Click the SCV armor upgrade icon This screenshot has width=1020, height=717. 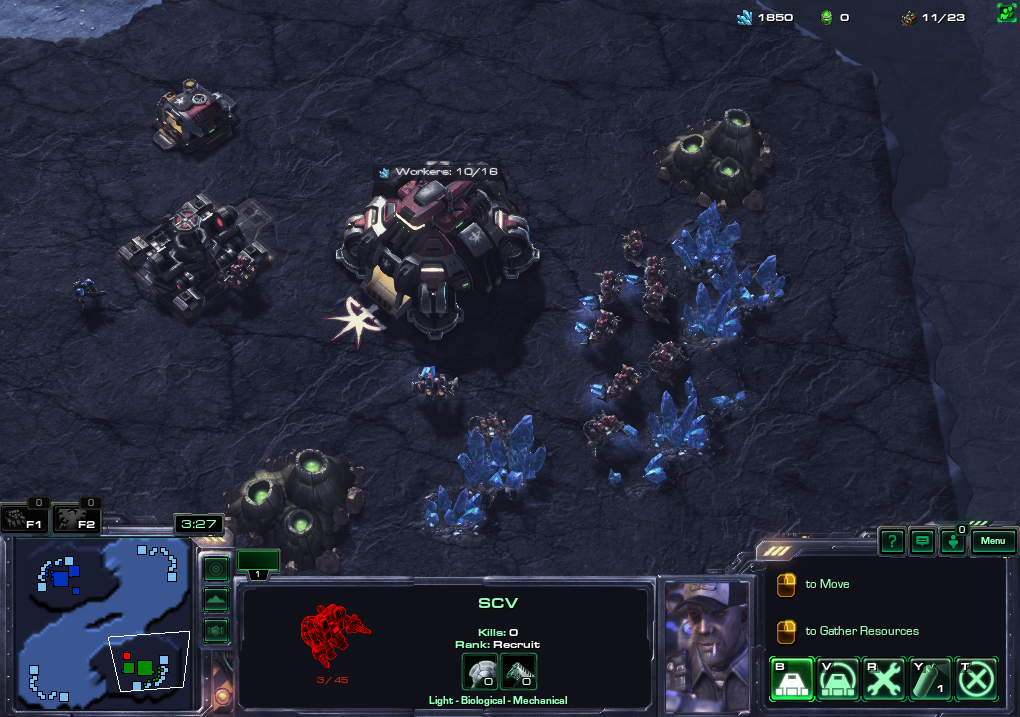pos(479,671)
